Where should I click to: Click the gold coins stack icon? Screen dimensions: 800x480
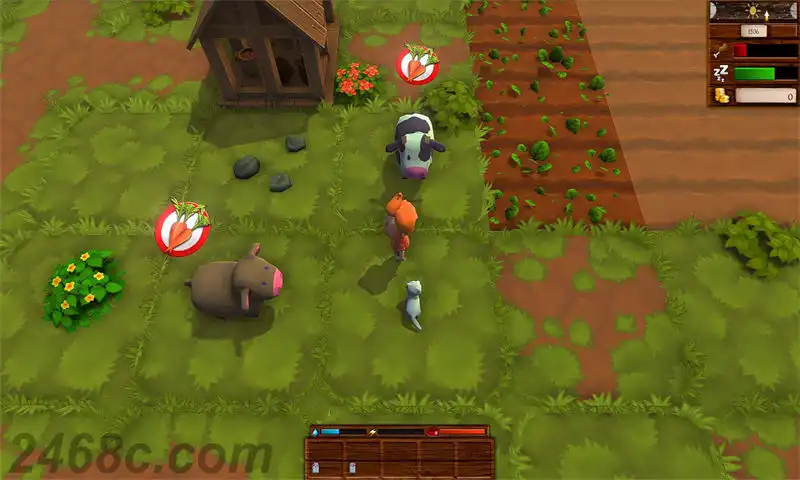tap(721, 96)
